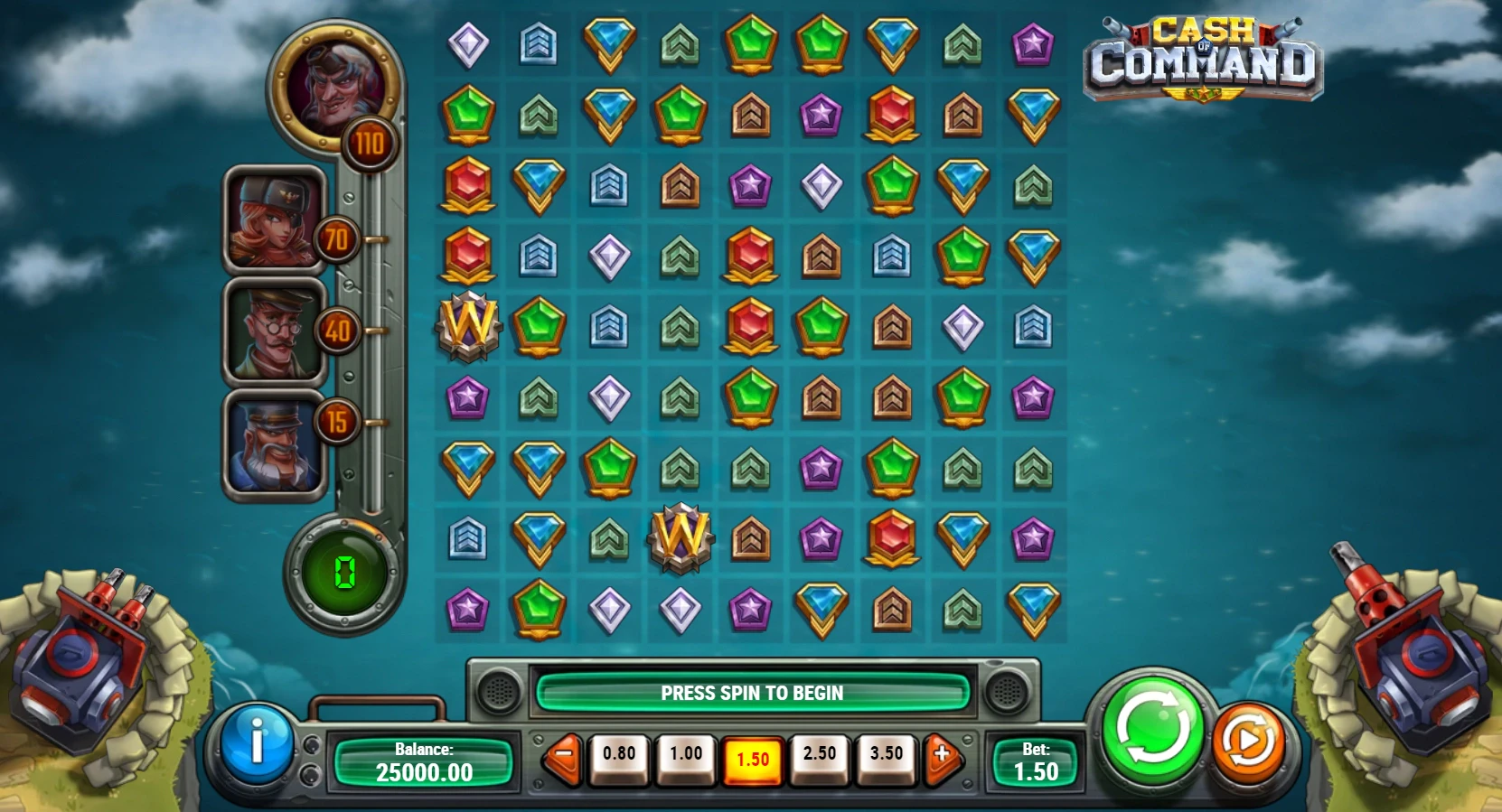Screen dimensions: 1502x812
Task: Spin the reels with the green button
Action: pyautogui.click(x=1152, y=728)
